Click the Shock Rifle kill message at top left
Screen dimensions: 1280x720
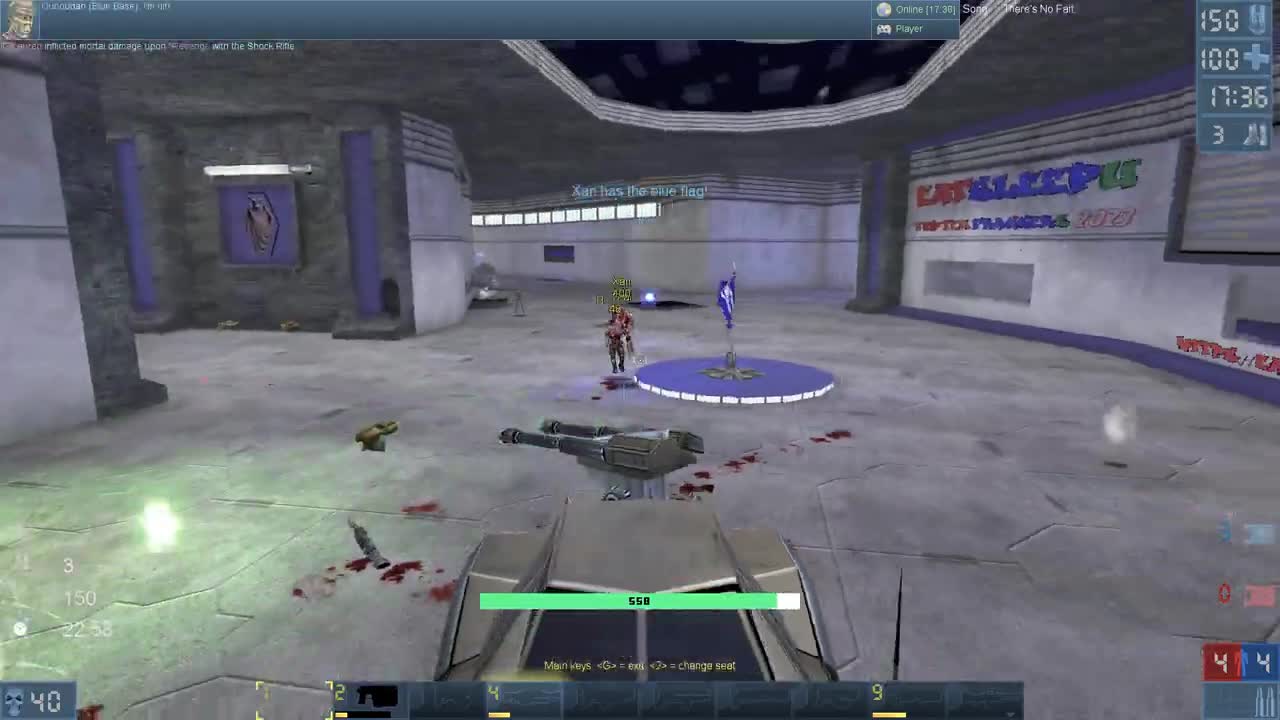(x=146, y=45)
